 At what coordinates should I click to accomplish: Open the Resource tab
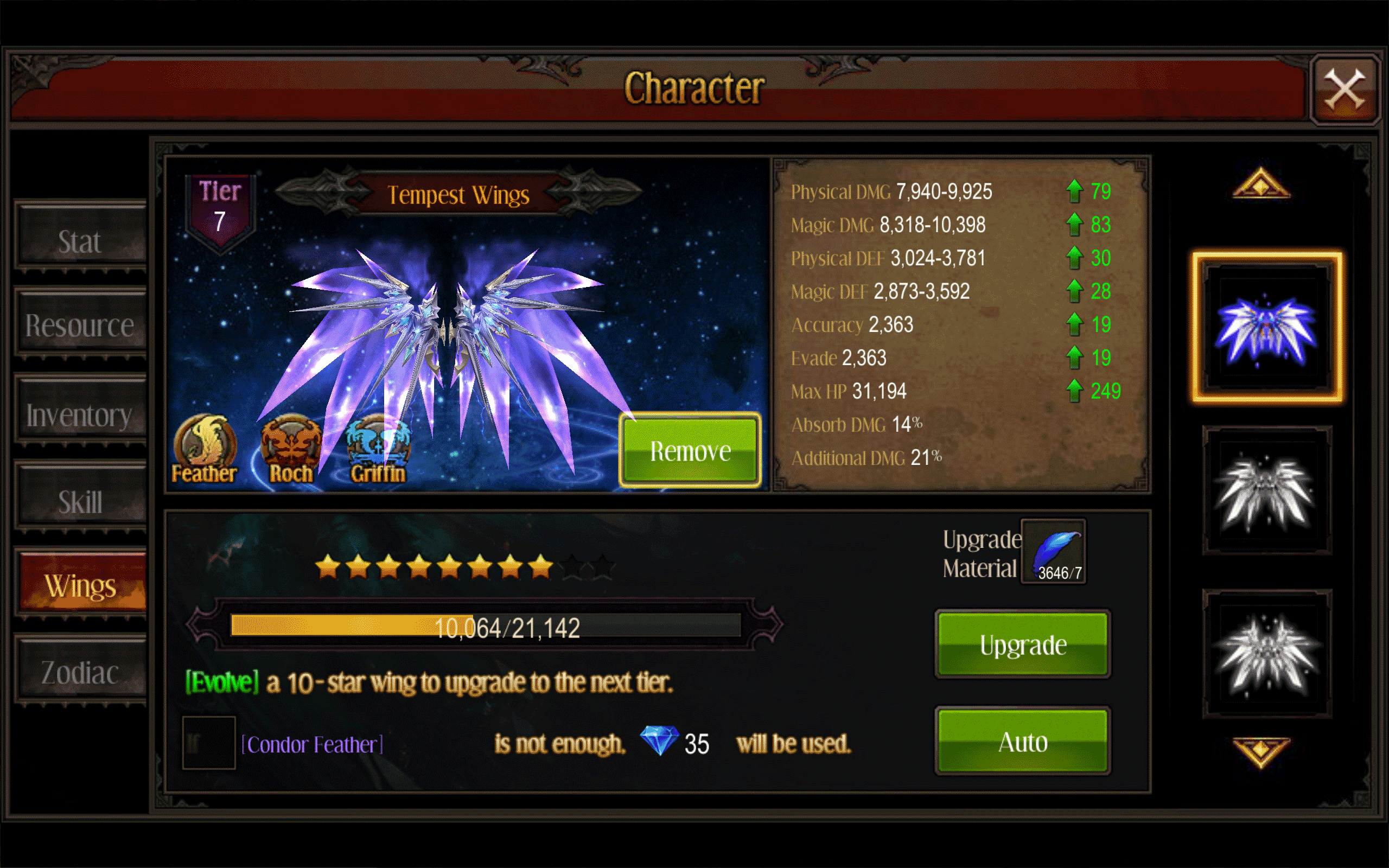[80, 325]
